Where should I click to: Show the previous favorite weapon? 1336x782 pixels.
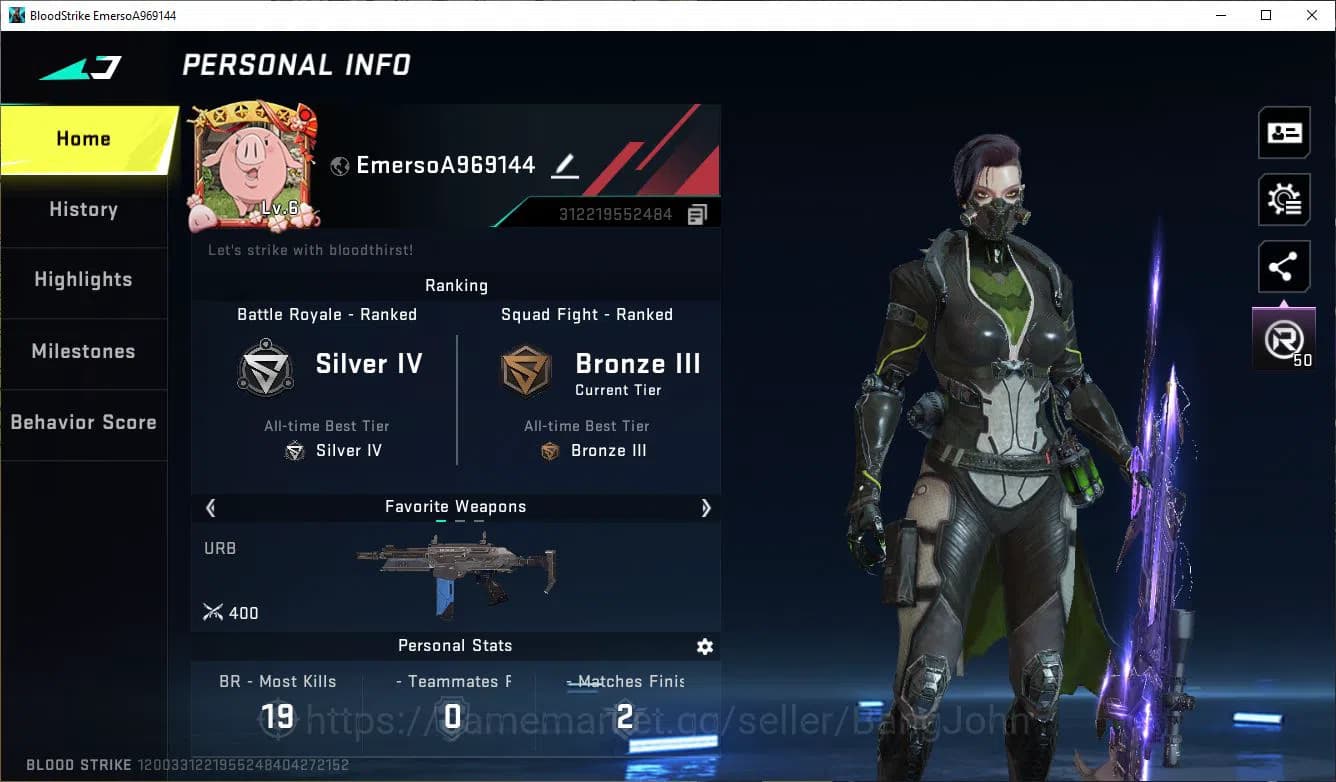[x=210, y=508]
